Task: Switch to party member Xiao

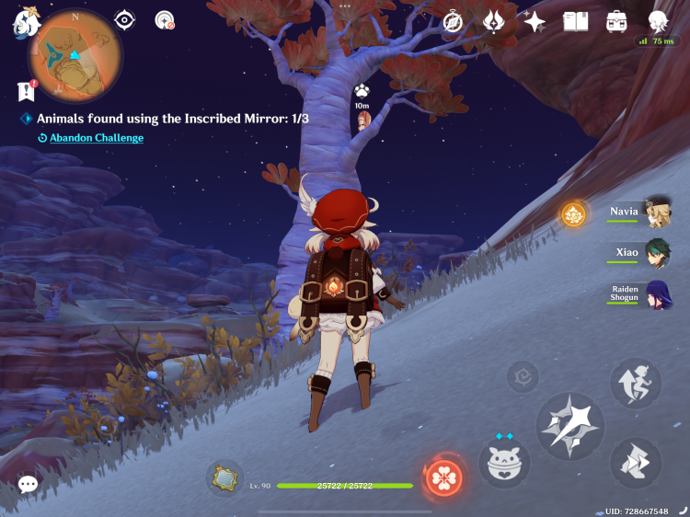Action: [657, 253]
